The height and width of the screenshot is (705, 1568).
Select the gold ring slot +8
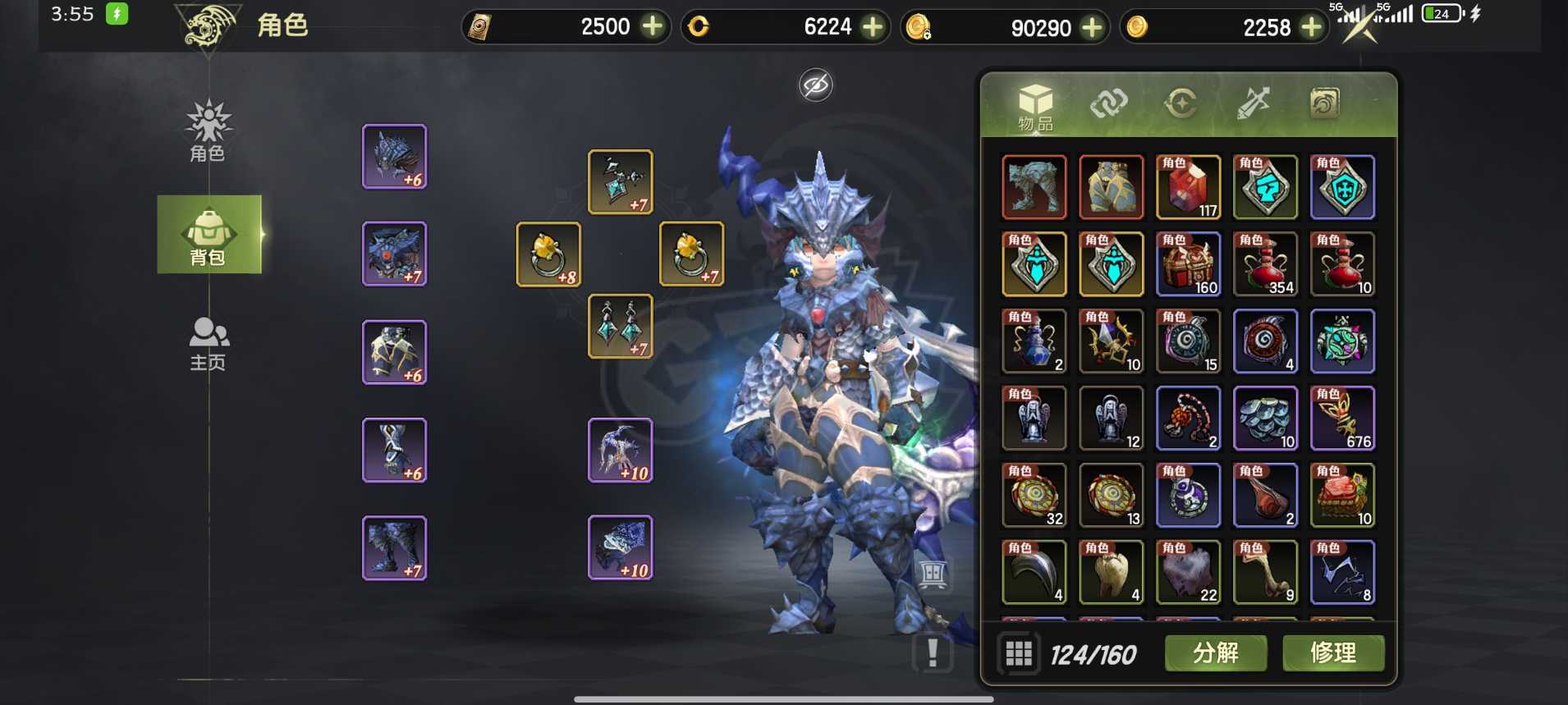pyautogui.click(x=548, y=254)
